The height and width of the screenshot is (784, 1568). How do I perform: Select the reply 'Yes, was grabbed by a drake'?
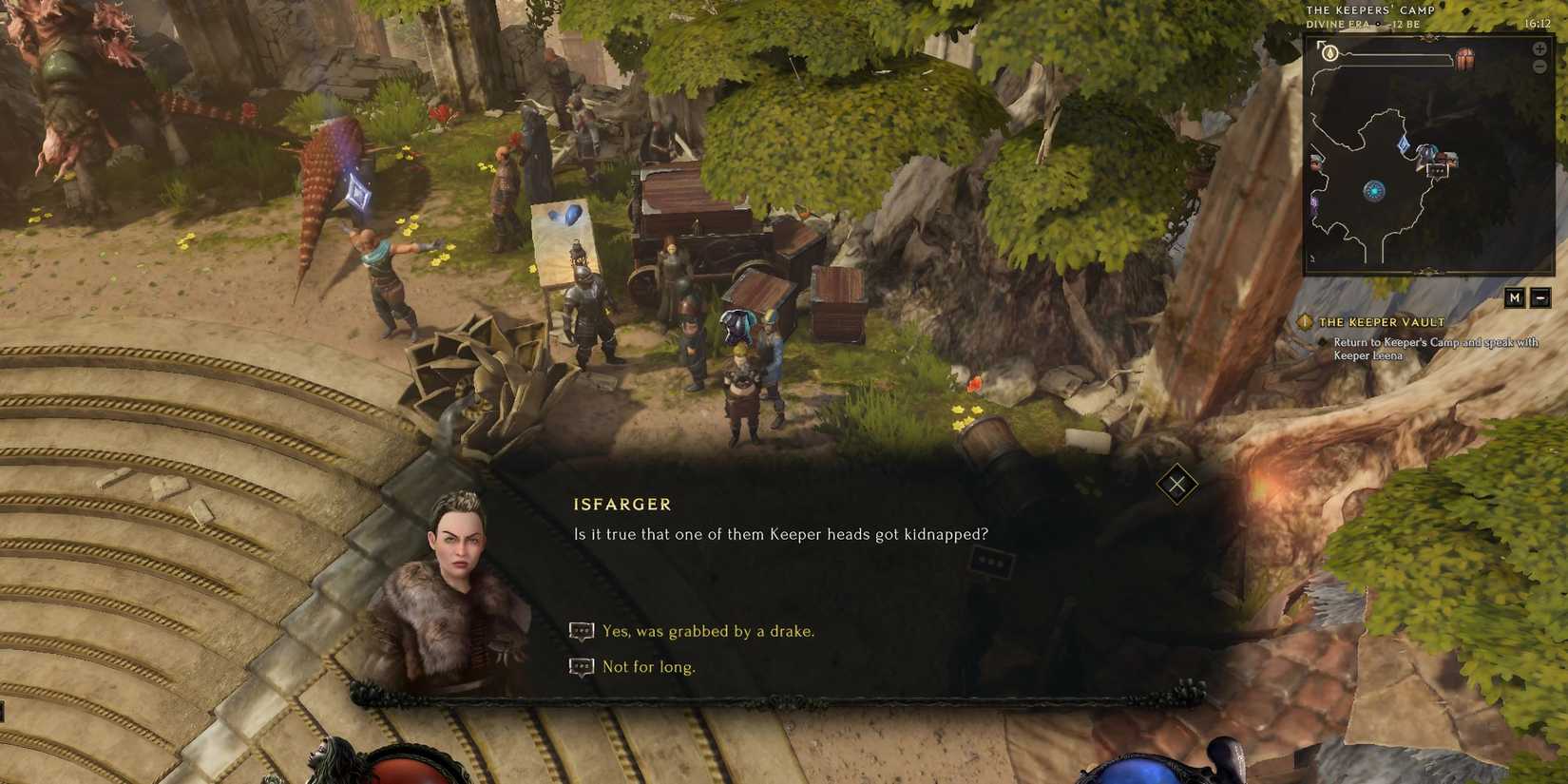(x=707, y=630)
